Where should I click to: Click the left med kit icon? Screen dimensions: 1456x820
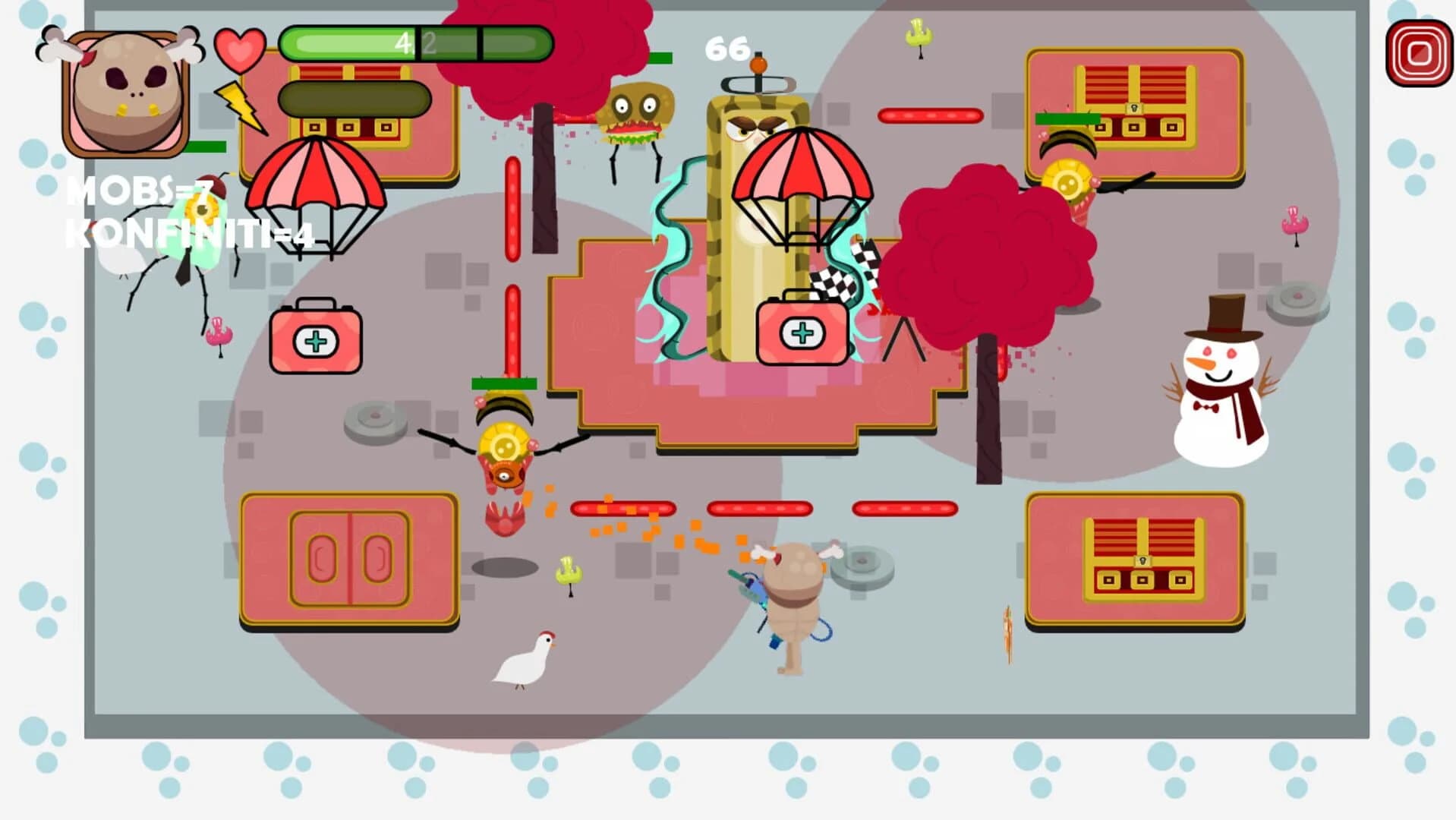(315, 342)
